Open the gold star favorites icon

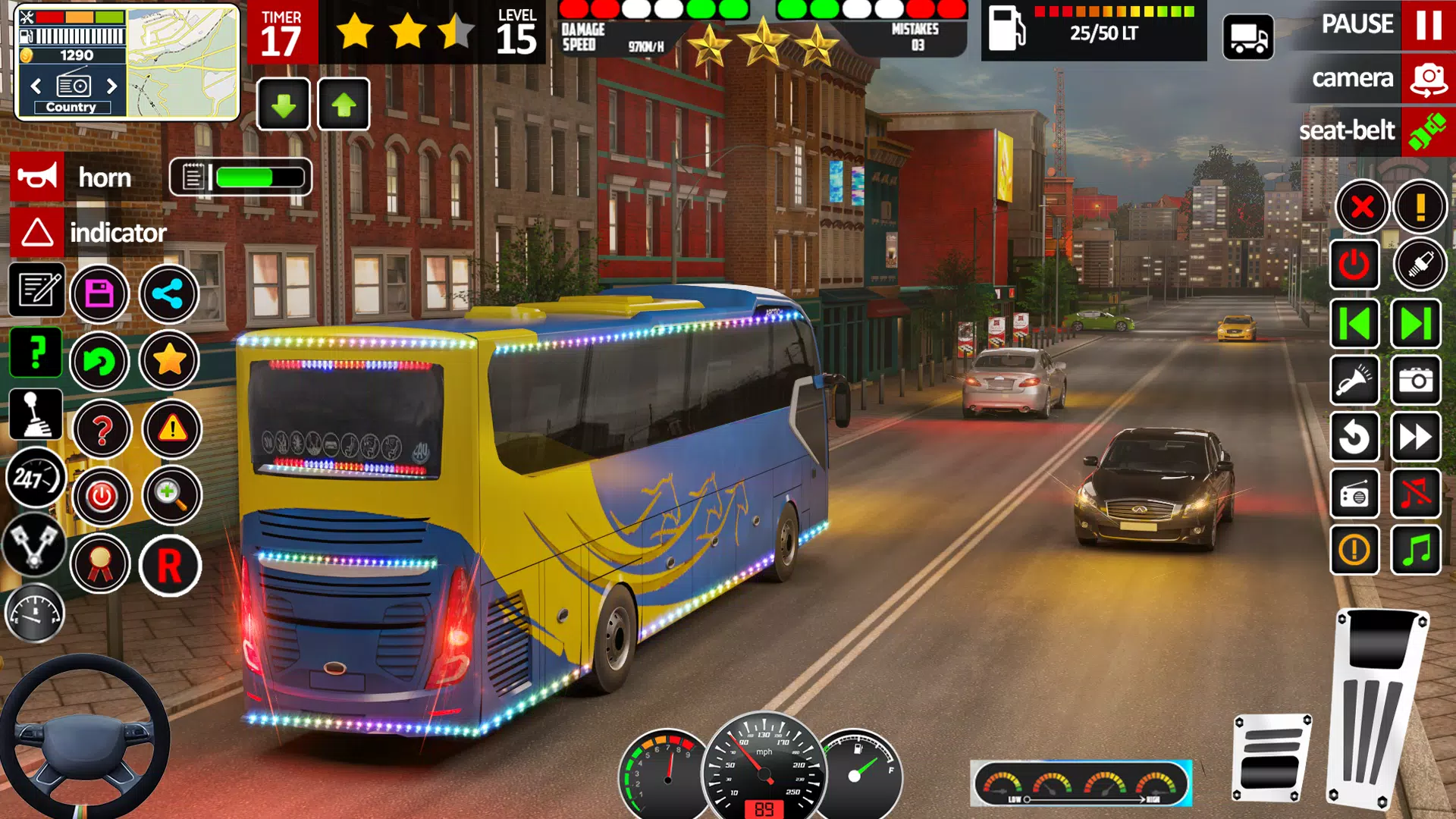[169, 360]
